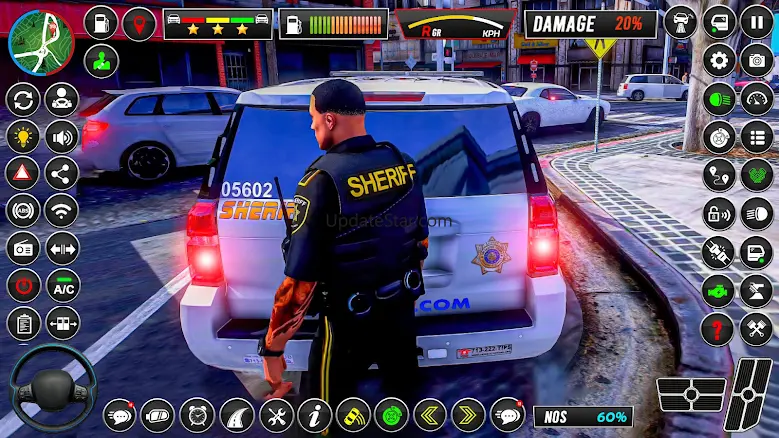Pause the game
779x438 pixels.
tap(756, 22)
